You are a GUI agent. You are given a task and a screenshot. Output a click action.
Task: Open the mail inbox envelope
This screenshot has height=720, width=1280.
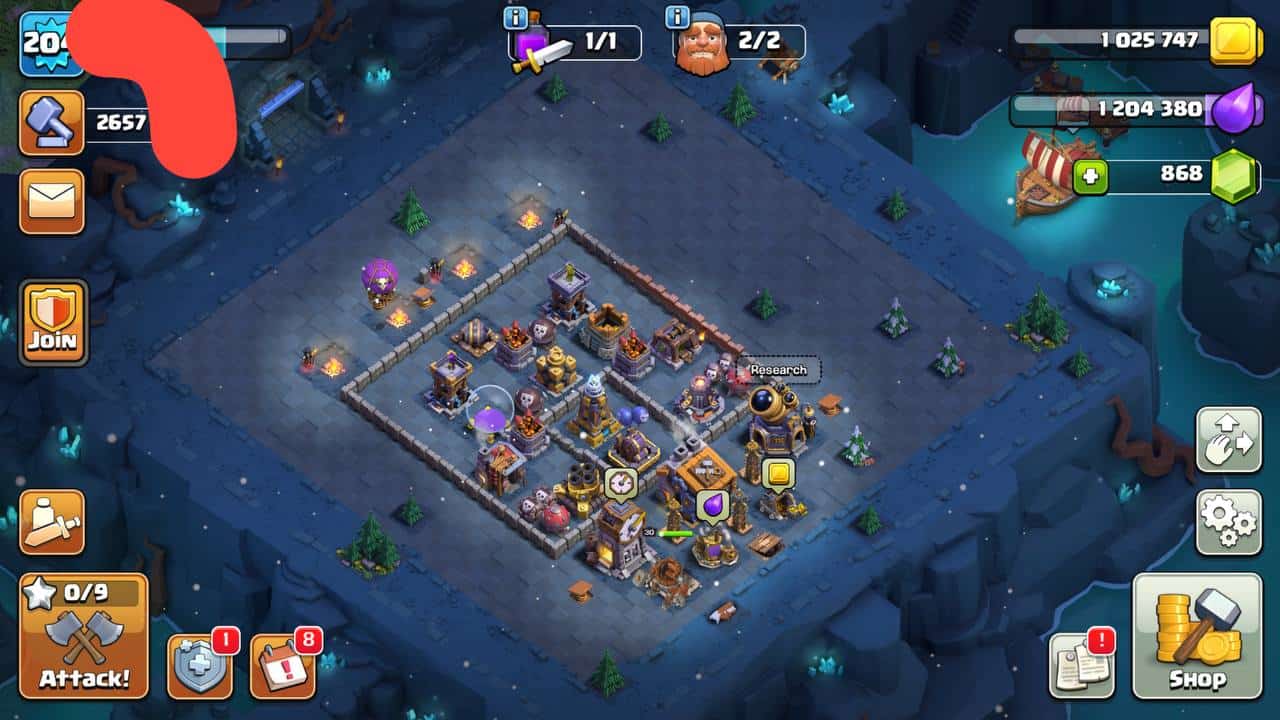tap(51, 201)
